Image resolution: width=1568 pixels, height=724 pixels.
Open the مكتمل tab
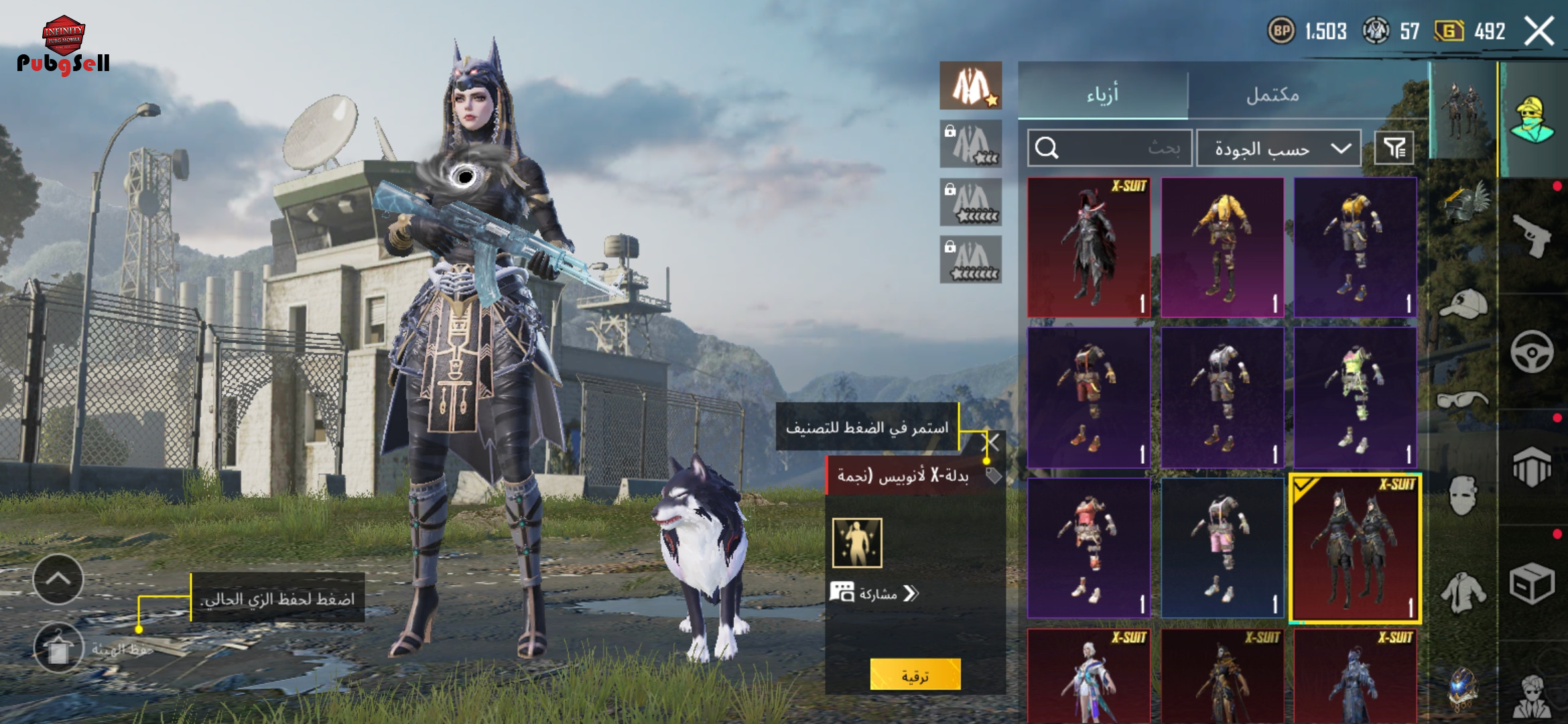pos(1272,95)
